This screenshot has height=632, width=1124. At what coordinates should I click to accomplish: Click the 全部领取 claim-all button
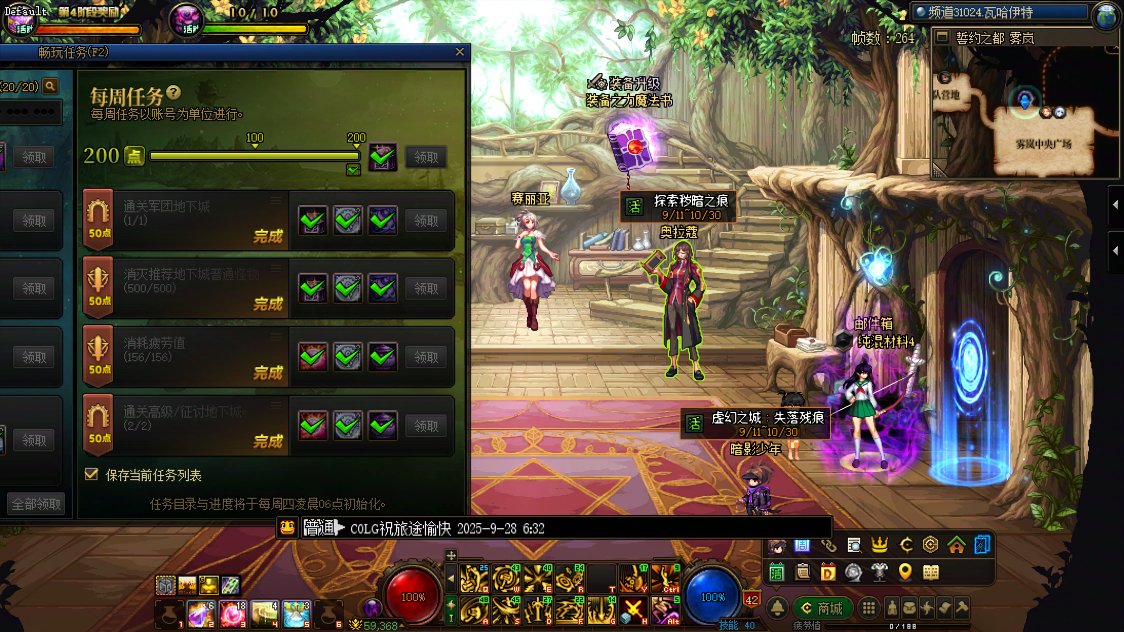point(35,504)
